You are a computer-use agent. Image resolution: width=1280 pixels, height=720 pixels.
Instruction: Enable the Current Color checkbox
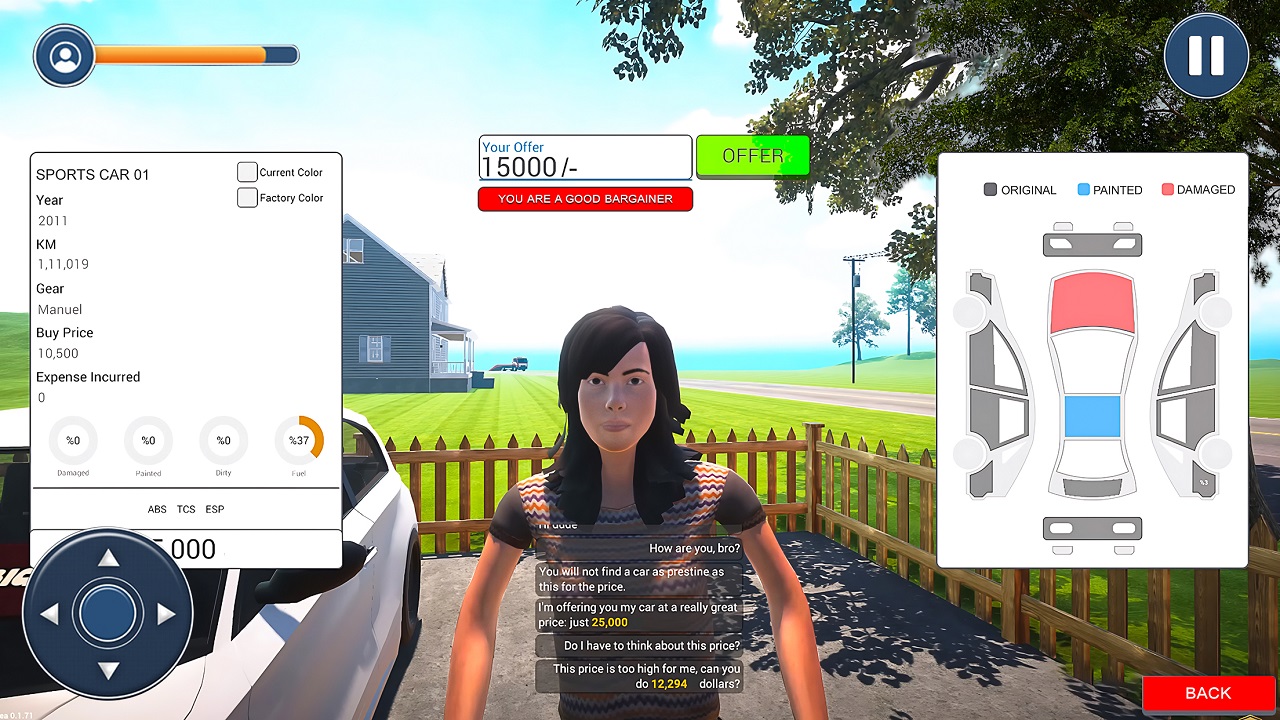coord(247,171)
